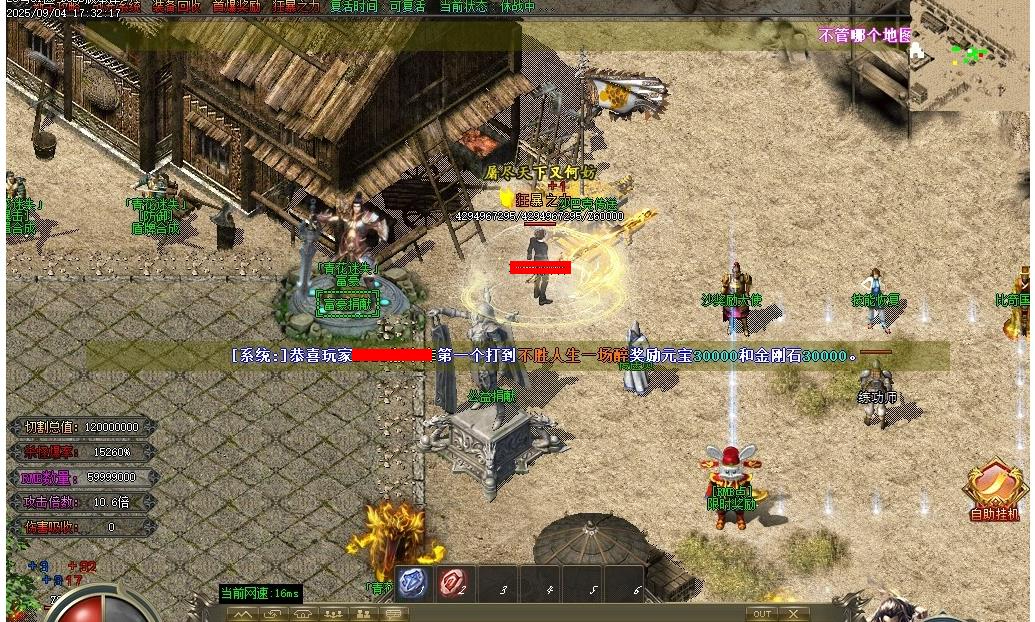The image size is (1035, 622).
Task: Open the chat speech-bubble button on the bottom bar
Action: [394, 614]
